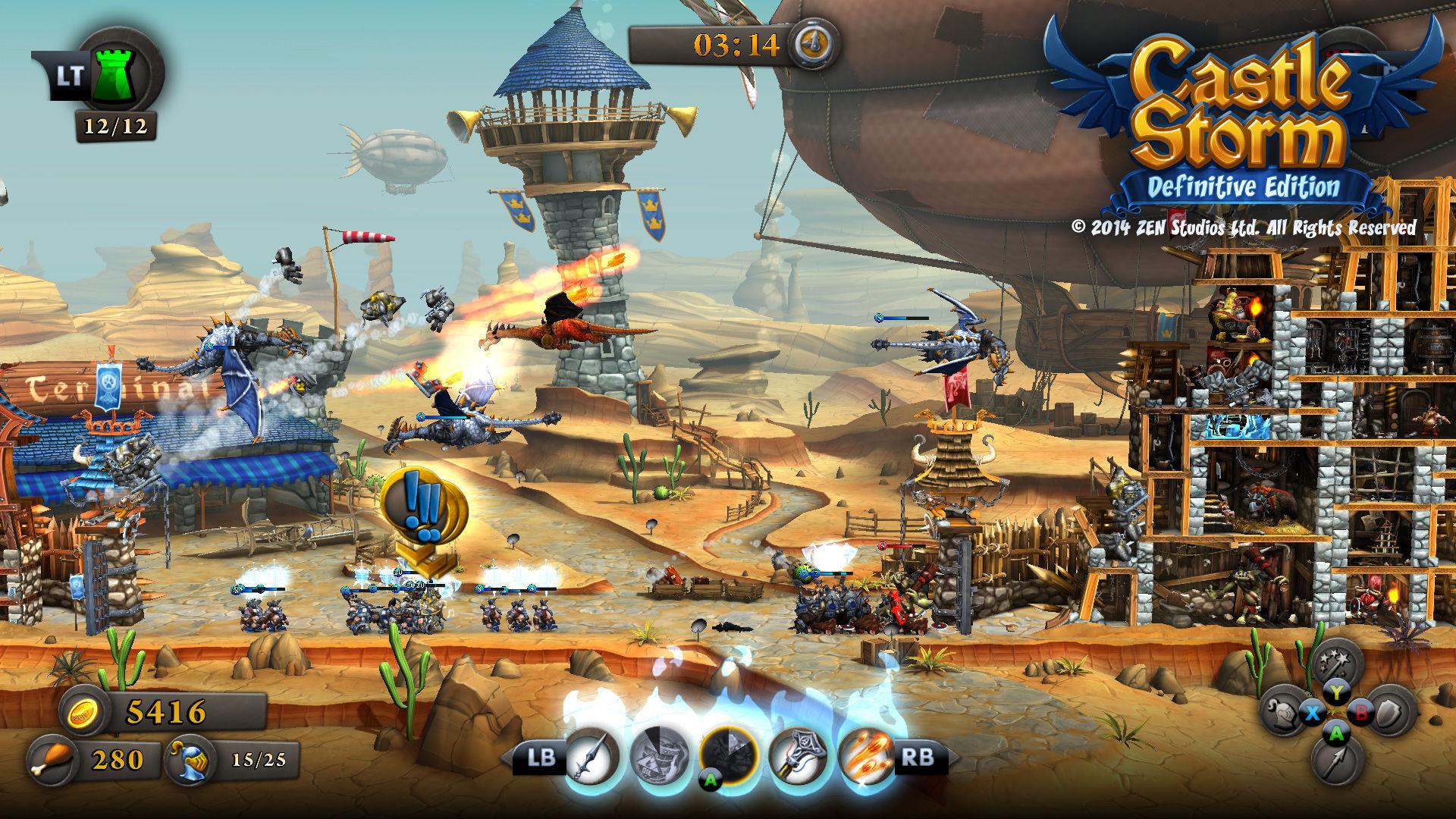The width and height of the screenshot is (1456, 819).
Task: Select the javelin projectile slot
Action: pos(591,756)
